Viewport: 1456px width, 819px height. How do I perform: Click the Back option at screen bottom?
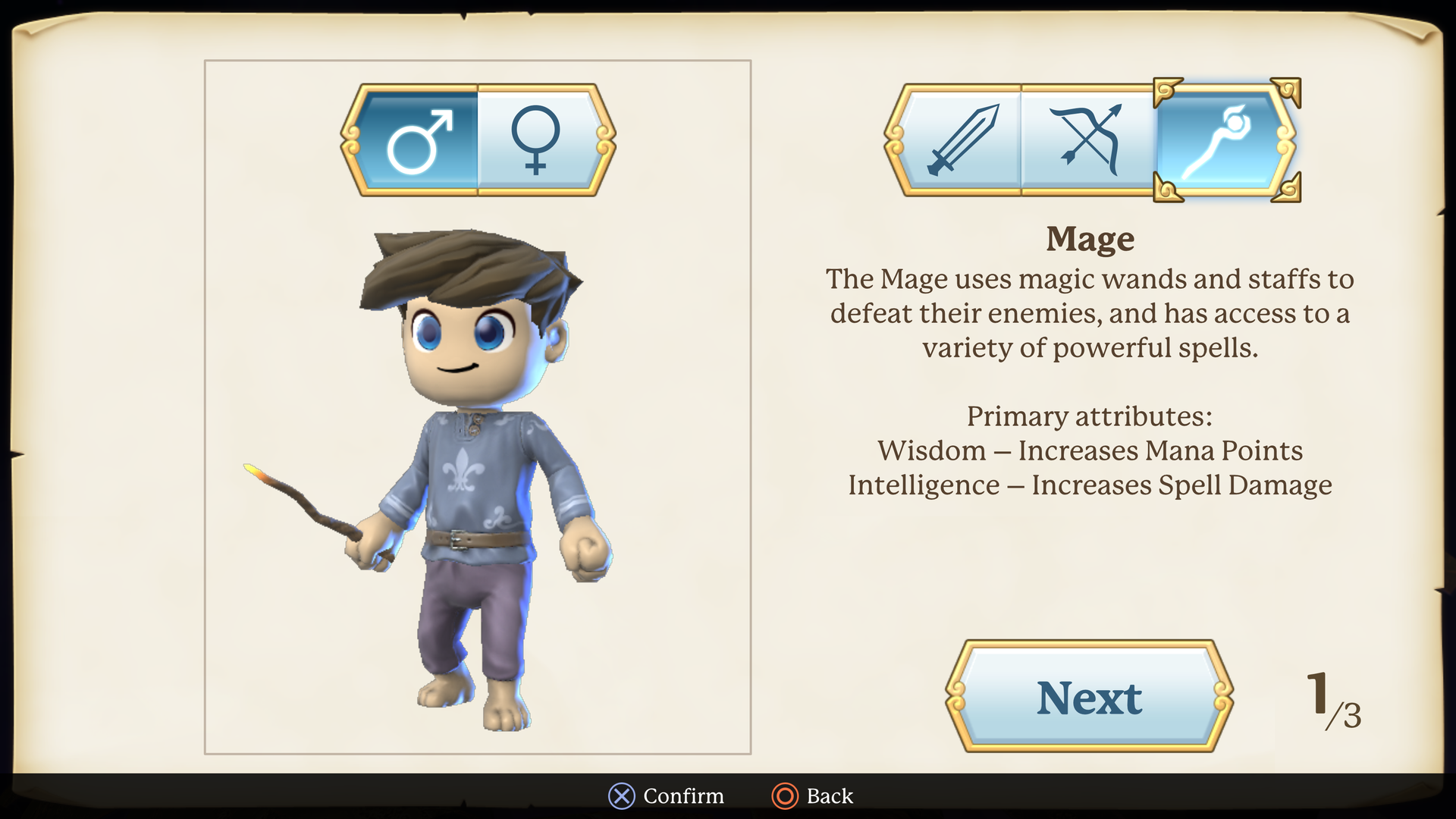[x=829, y=796]
